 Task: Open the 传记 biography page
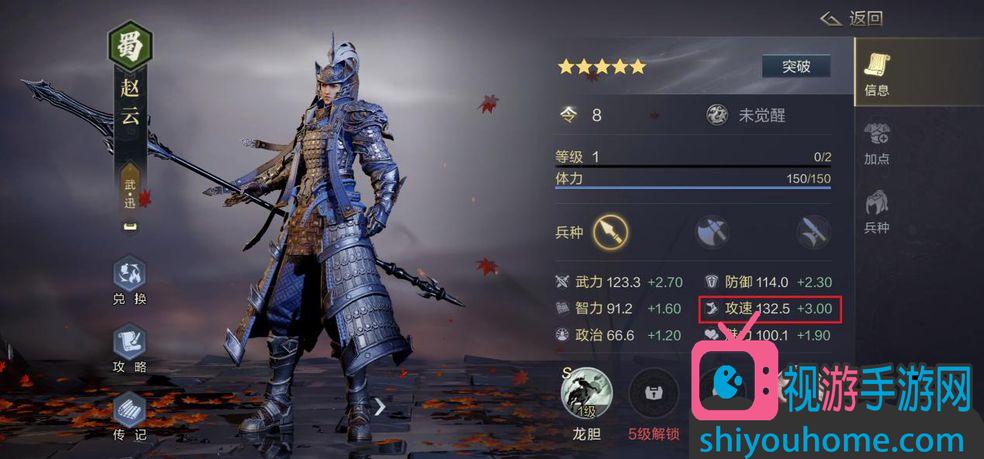coord(130,415)
